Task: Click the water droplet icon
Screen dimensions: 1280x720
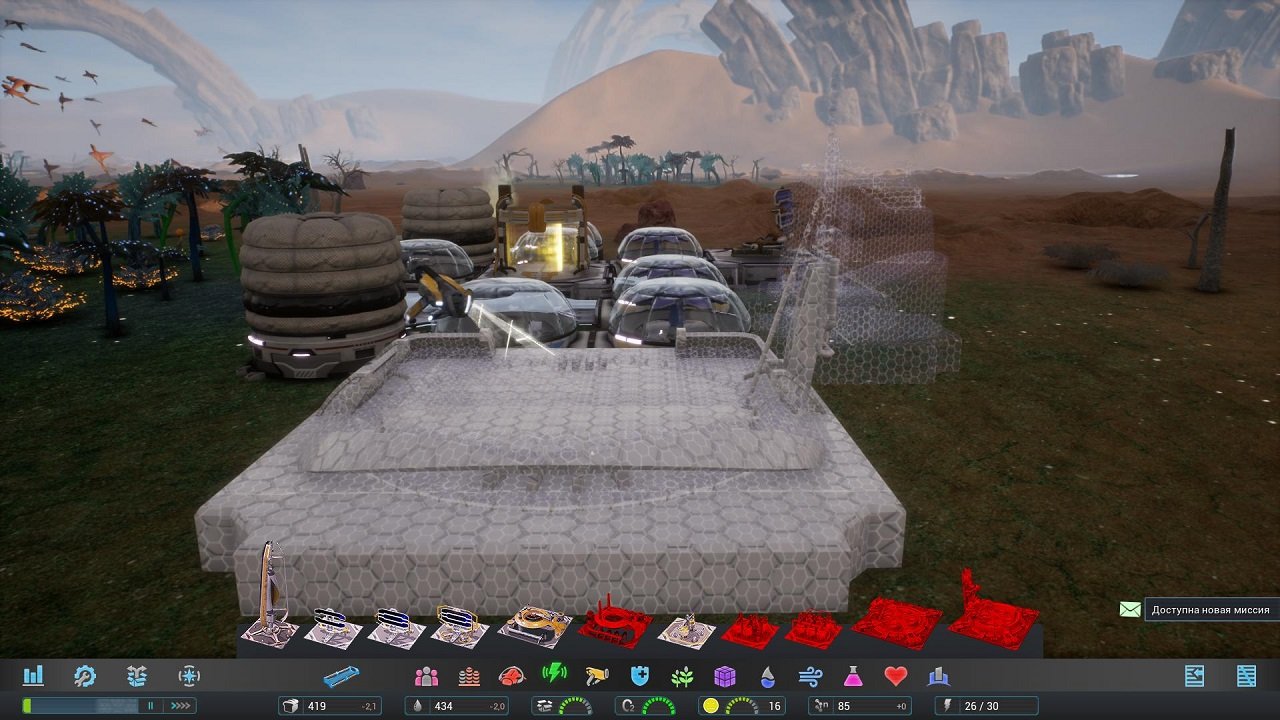Action: tap(768, 676)
